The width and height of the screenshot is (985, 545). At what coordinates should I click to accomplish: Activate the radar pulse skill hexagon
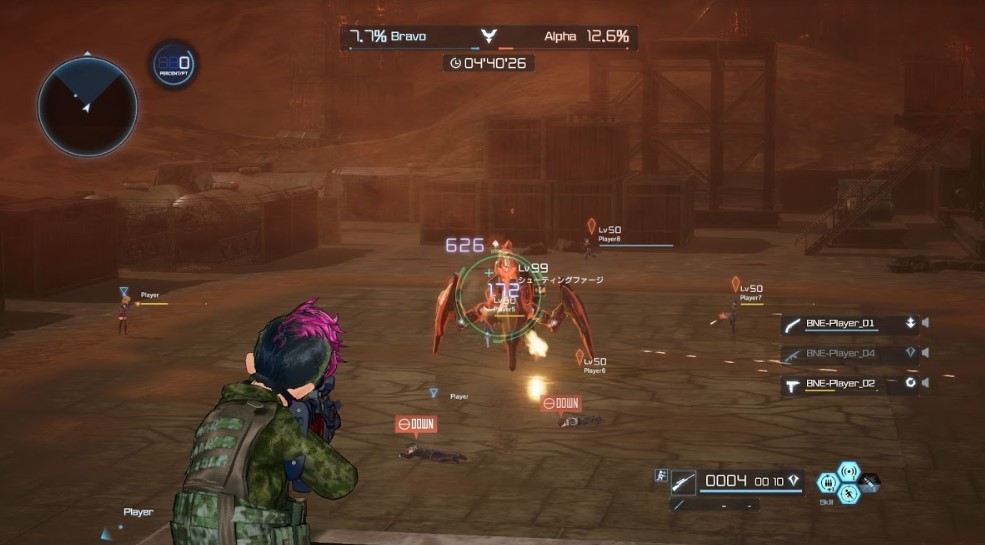[x=848, y=470]
